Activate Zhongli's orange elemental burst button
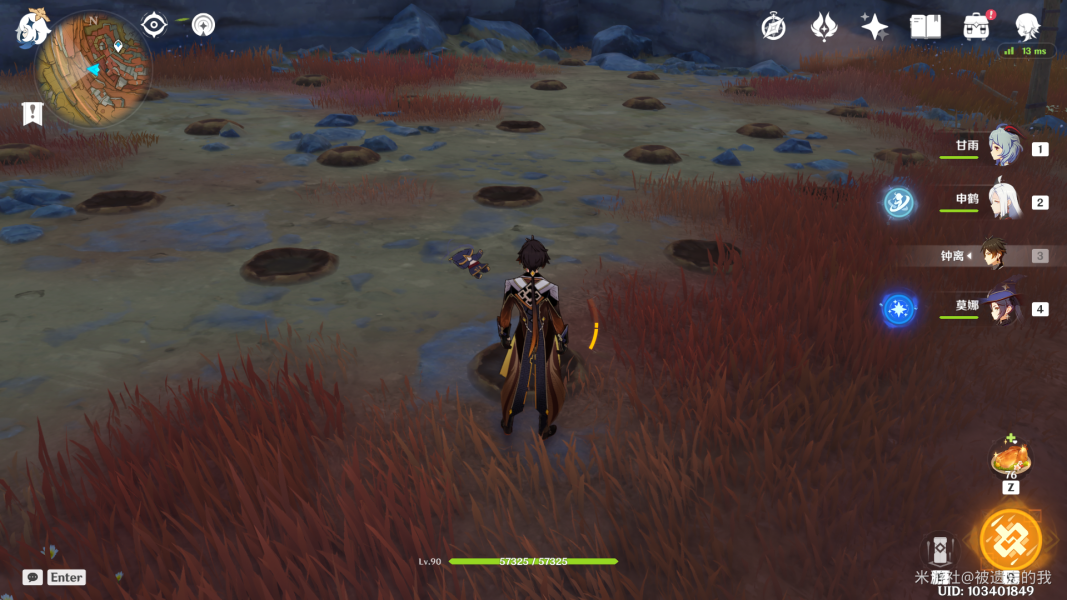Viewport: 1067px width, 600px height. tap(1011, 539)
